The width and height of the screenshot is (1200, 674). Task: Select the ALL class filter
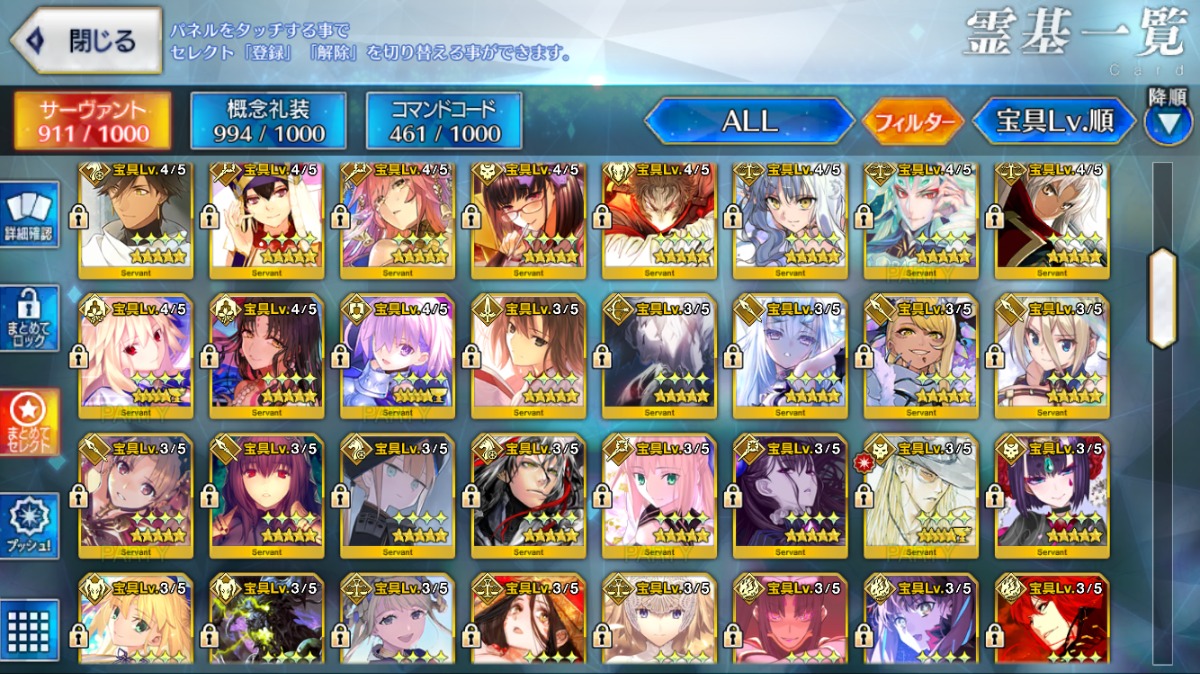click(749, 122)
